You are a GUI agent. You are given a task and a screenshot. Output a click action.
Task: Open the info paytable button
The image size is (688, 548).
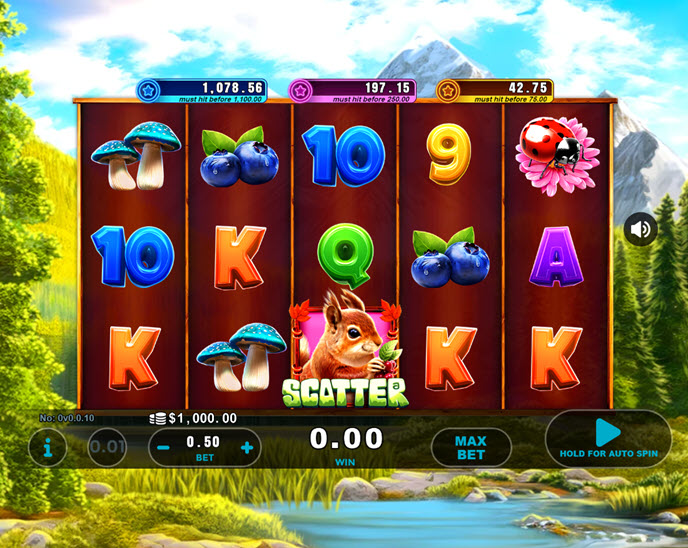pyautogui.click(x=47, y=446)
